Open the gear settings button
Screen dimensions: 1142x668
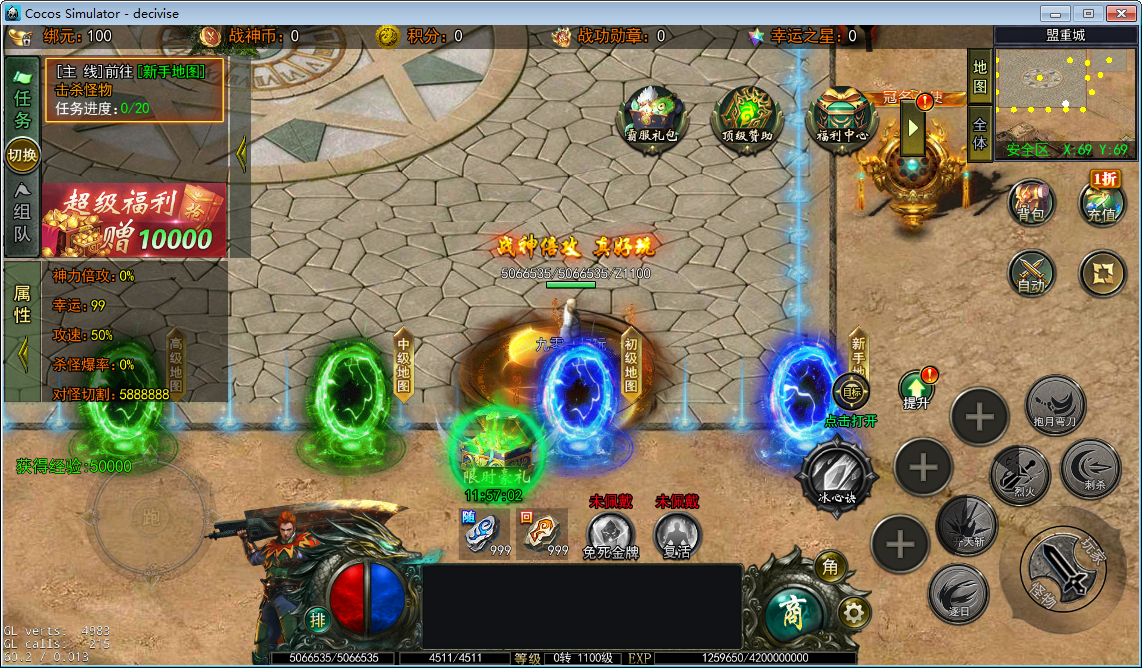(853, 611)
